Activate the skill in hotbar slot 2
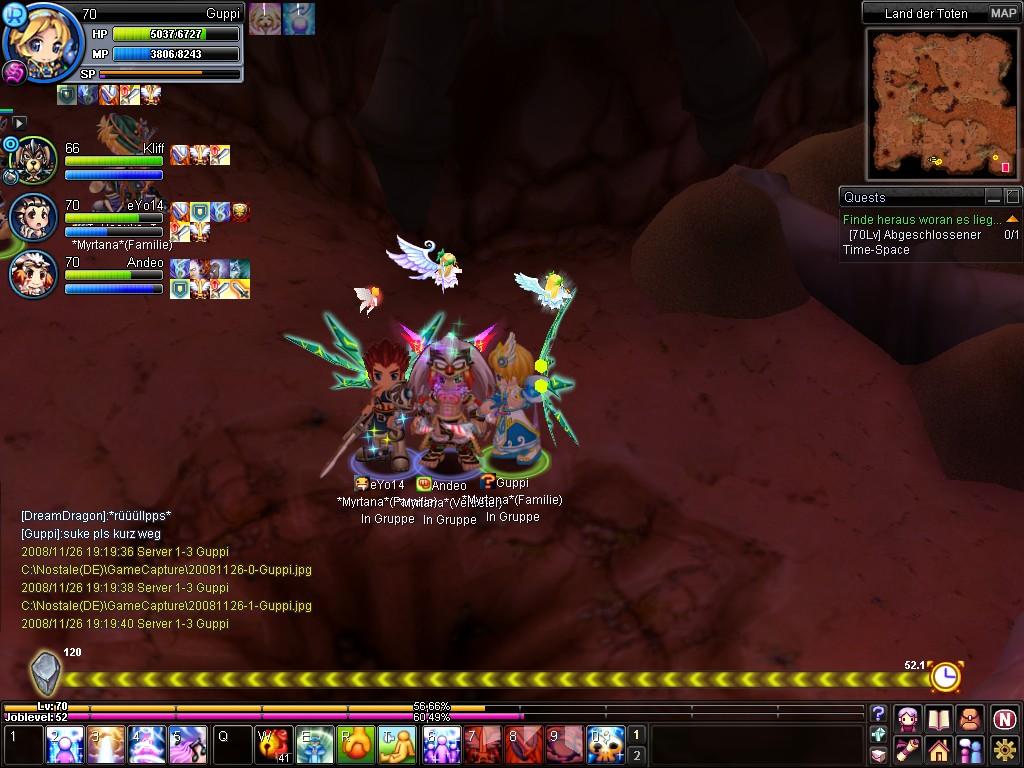The height and width of the screenshot is (768, 1024). point(66,746)
